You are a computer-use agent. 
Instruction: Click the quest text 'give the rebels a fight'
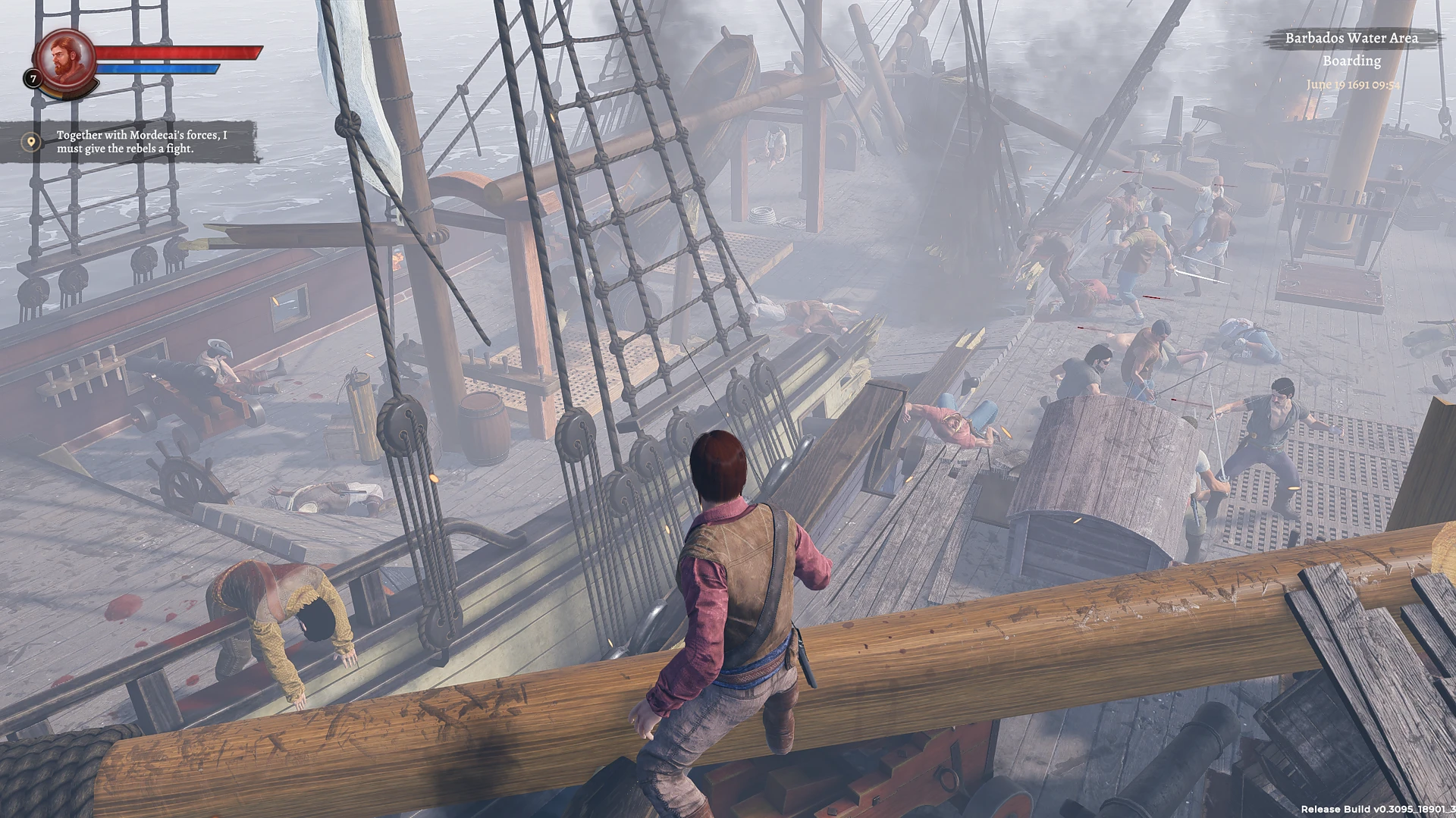[x=125, y=150]
